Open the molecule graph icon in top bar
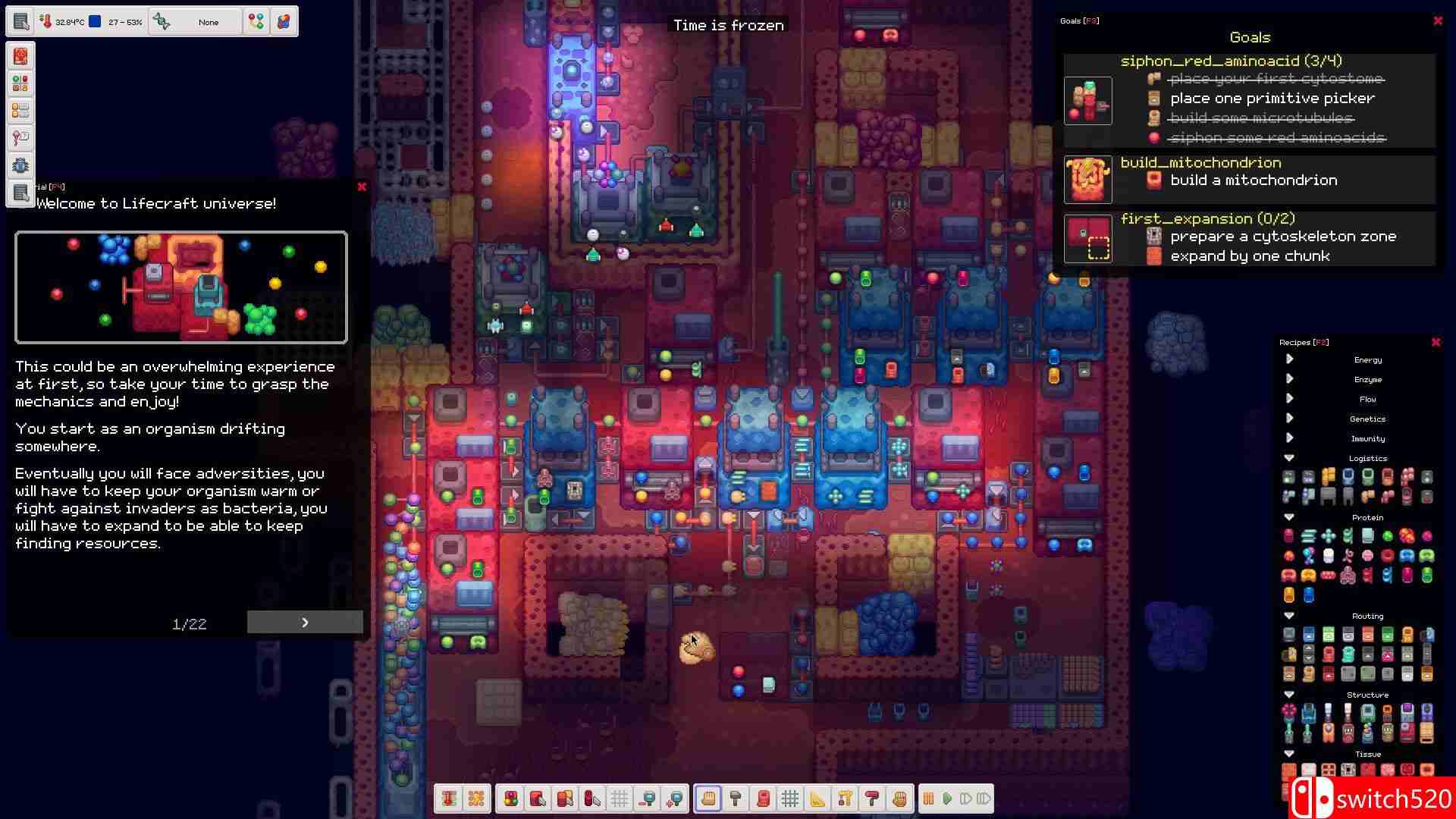1456x819 pixels. tap(256, 21)
